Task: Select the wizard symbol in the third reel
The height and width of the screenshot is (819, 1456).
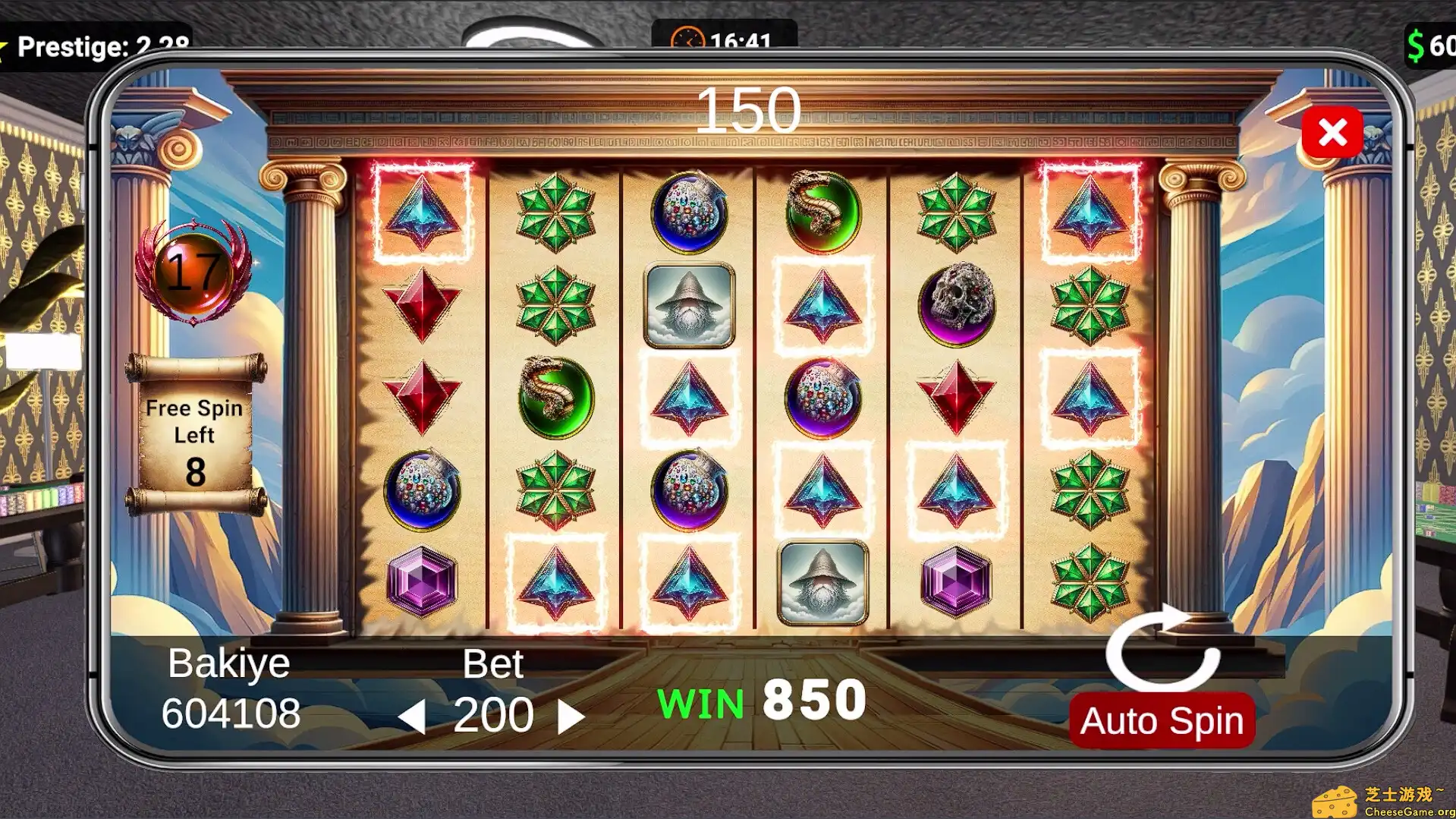Action: tap(688, 304)
